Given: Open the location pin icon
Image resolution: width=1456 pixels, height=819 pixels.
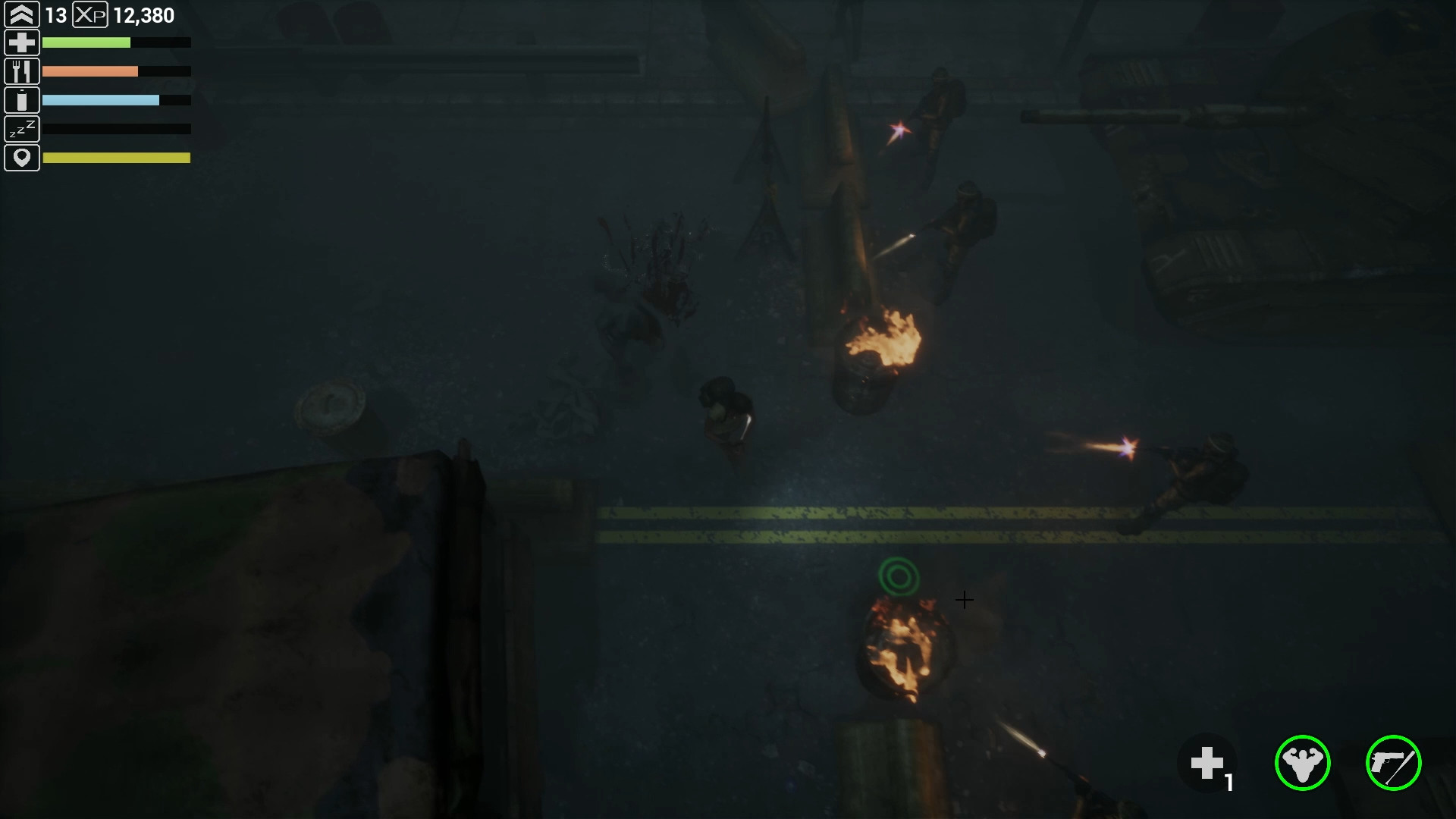Looking at the screenshot, I should (x=22, y=158).
